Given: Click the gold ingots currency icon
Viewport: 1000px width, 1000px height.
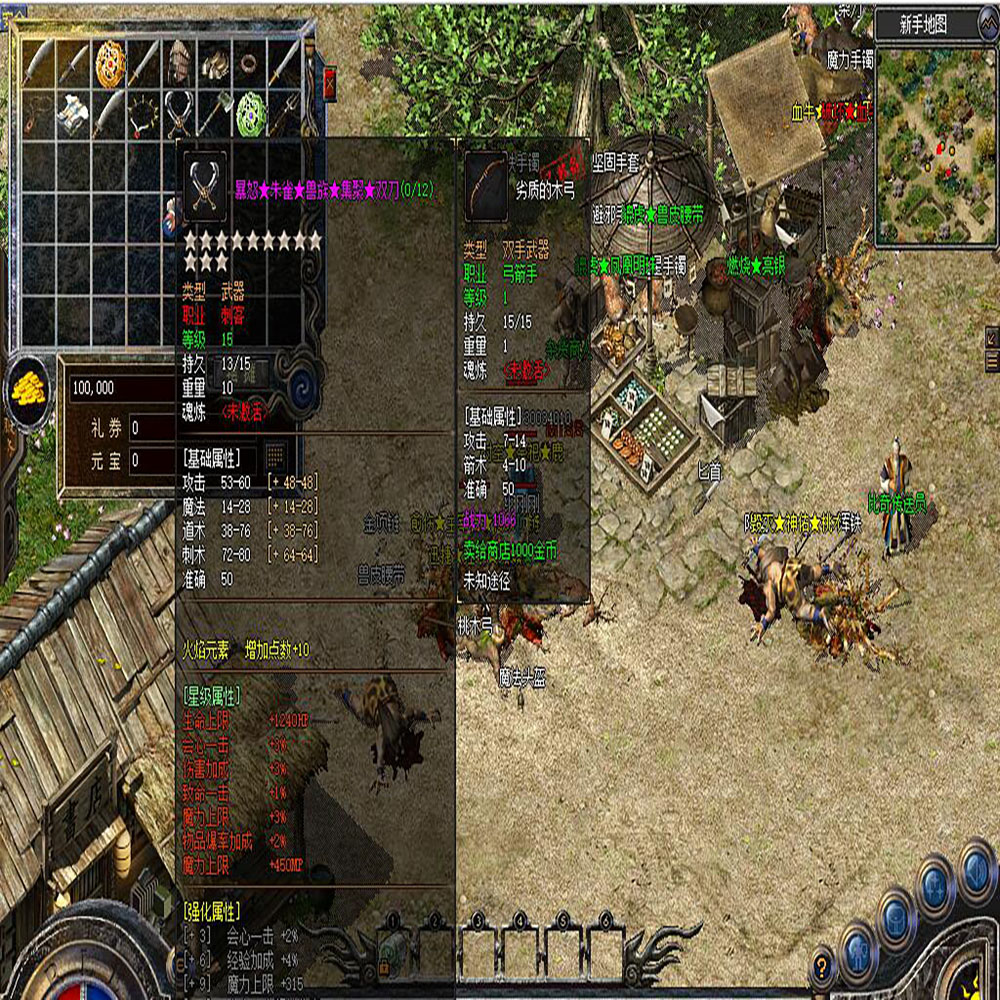Looking at the screenshot, I should [x=32, y=388].
